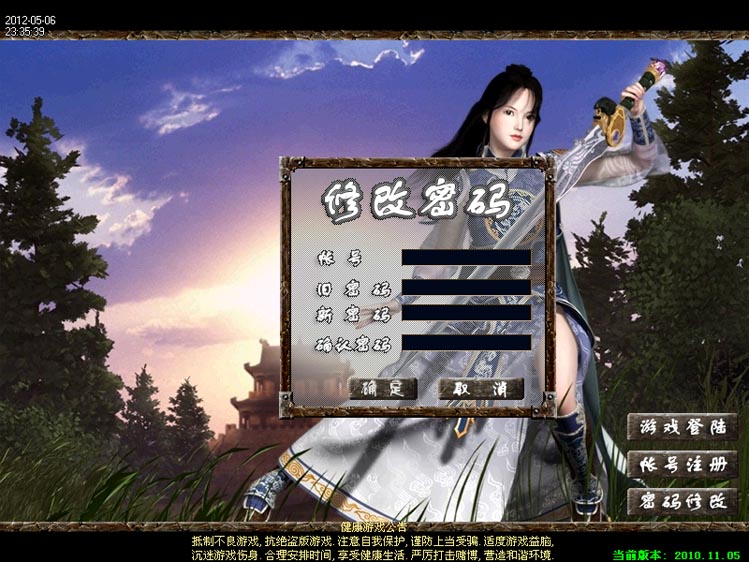Image resolution: width=749 pixels, height=562 pixels.
Task: Cancel with the 取消 button
Action: 481,388
